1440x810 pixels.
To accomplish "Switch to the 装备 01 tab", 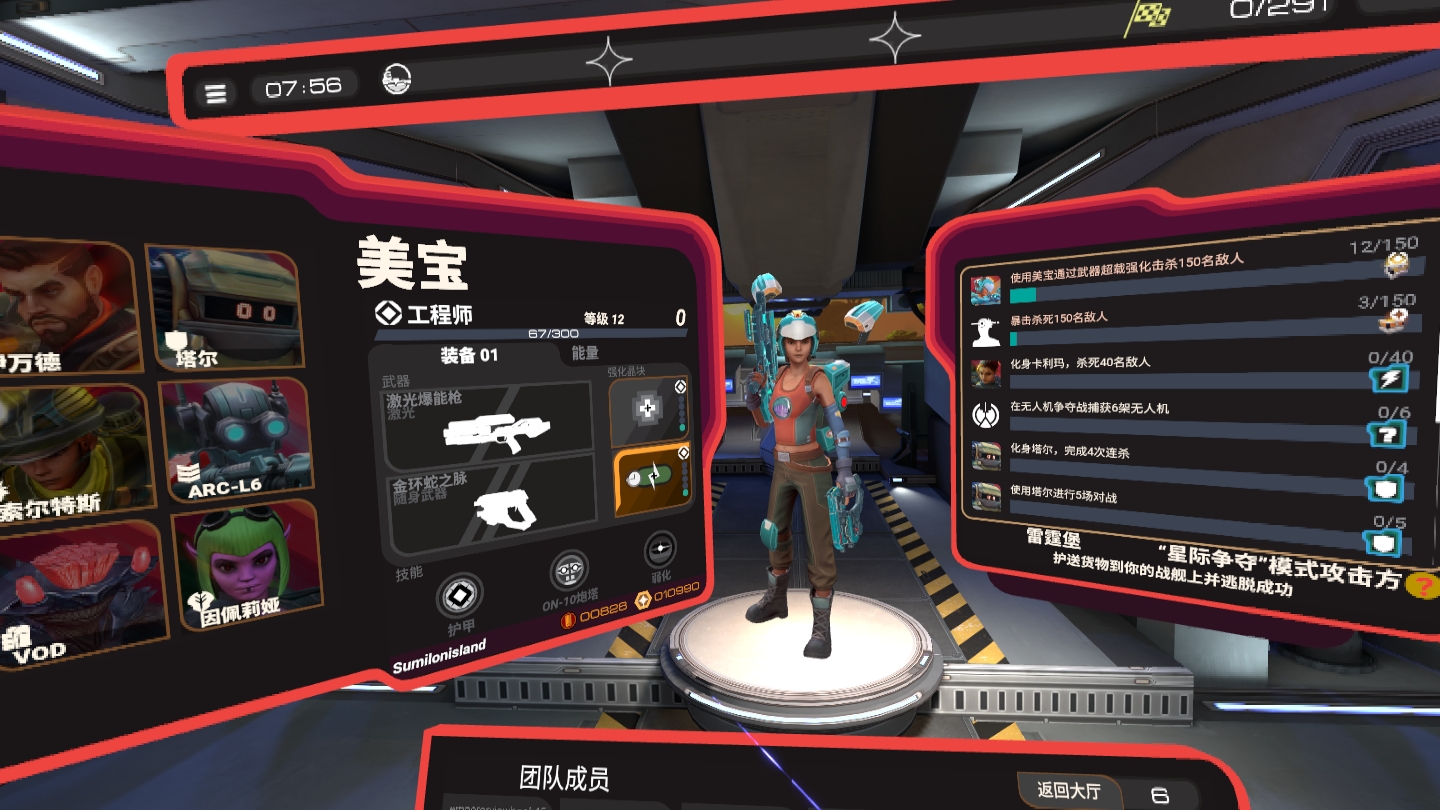I will click(x=470, y=353).
